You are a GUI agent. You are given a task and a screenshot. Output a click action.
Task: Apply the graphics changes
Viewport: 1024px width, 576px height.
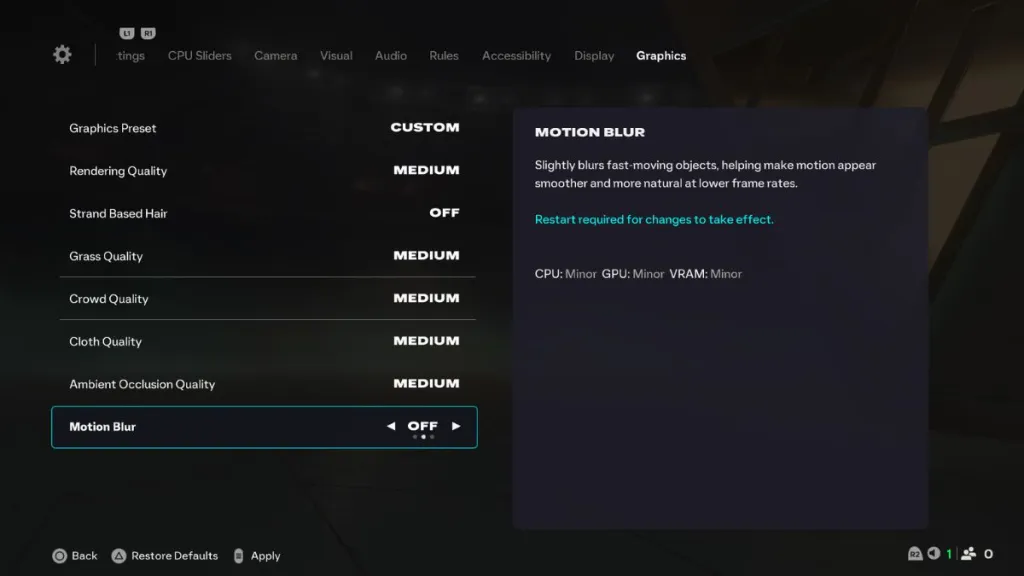pos(256,556)
